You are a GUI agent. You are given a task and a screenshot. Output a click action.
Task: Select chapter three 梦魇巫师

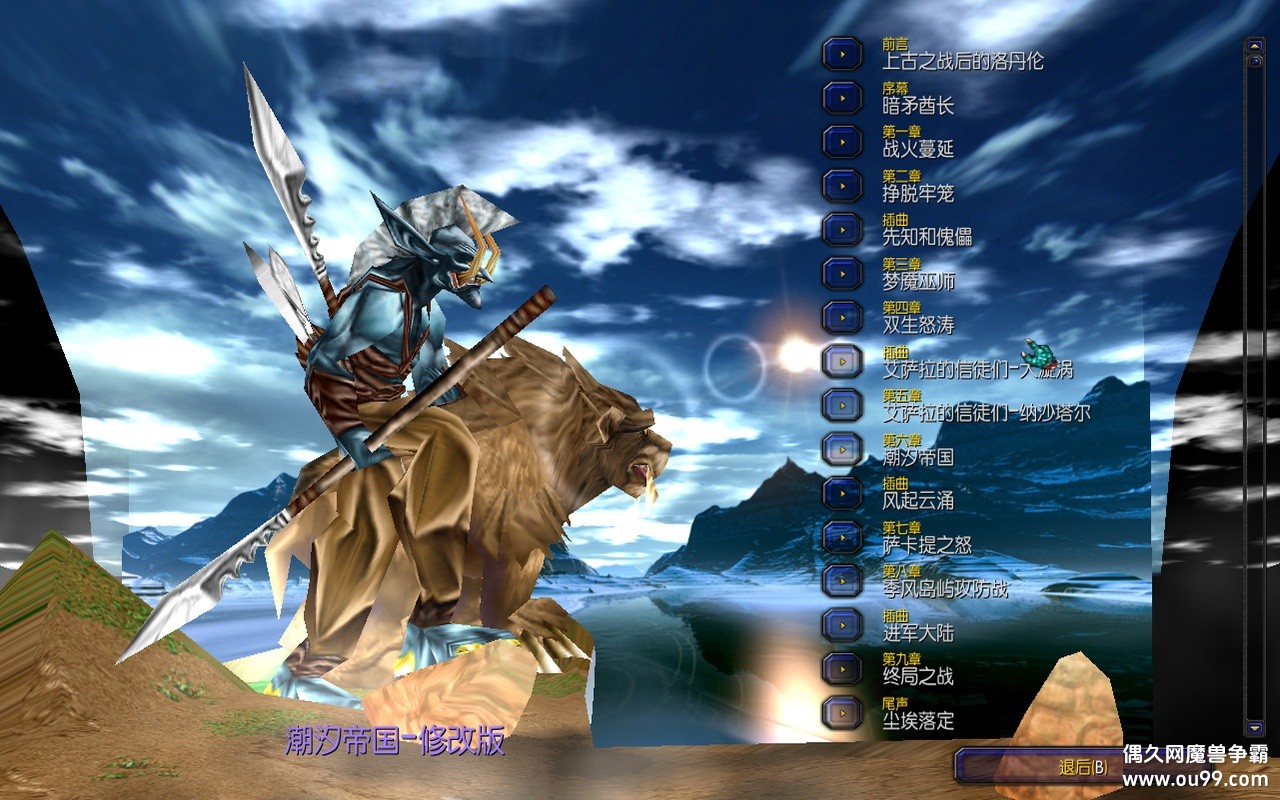842,273
